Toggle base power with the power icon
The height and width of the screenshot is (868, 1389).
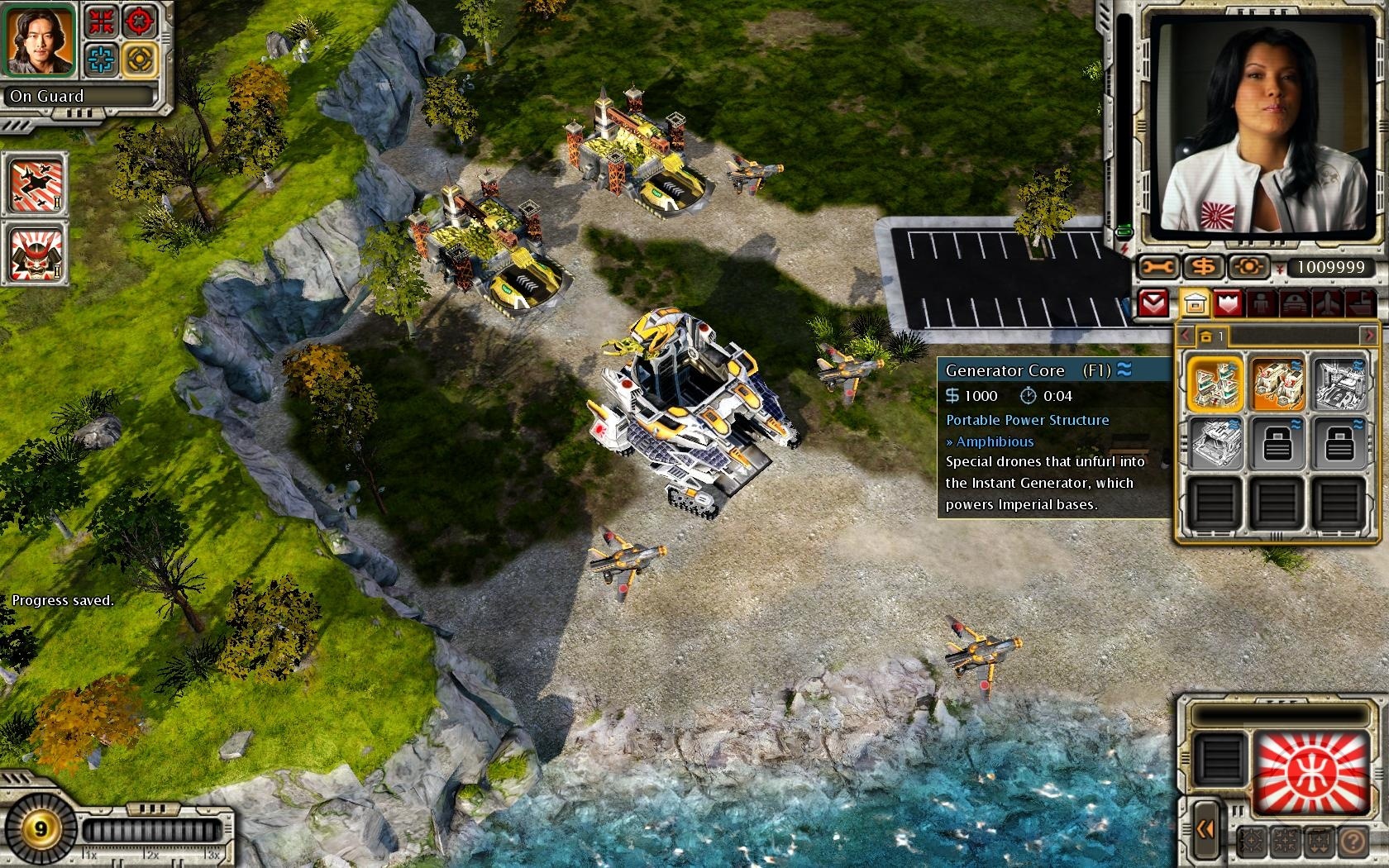(1248, 265)
